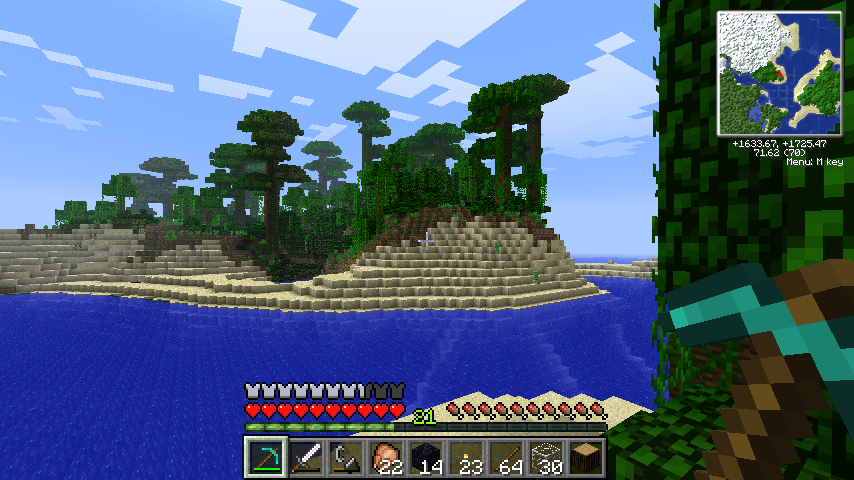Select the diamond pickaxe hotbar slot
This screenshot has width=854, height=480.
pyautogui.click(x=266, y=458)
